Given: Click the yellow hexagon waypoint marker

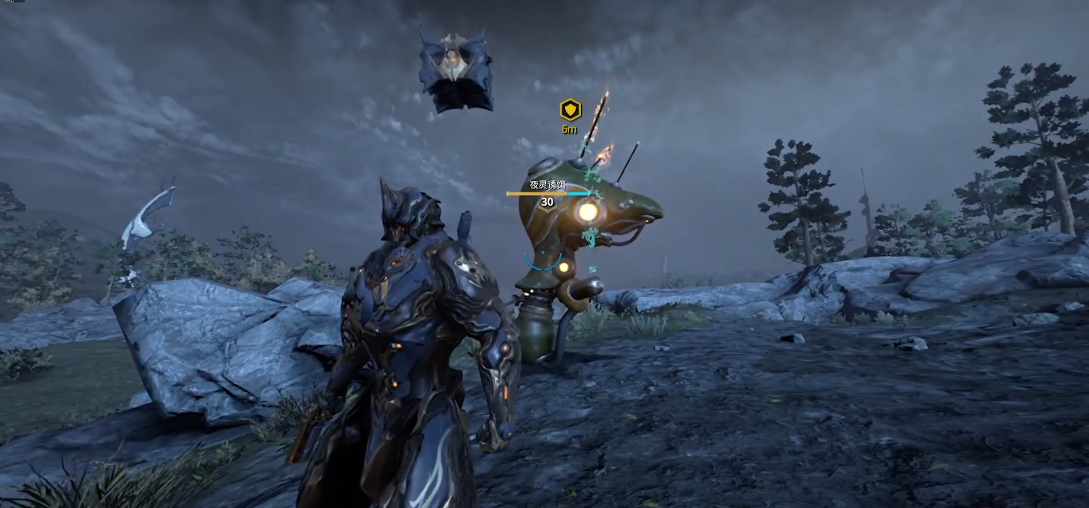Looking at the screenshot, I should tap(569, 109).
